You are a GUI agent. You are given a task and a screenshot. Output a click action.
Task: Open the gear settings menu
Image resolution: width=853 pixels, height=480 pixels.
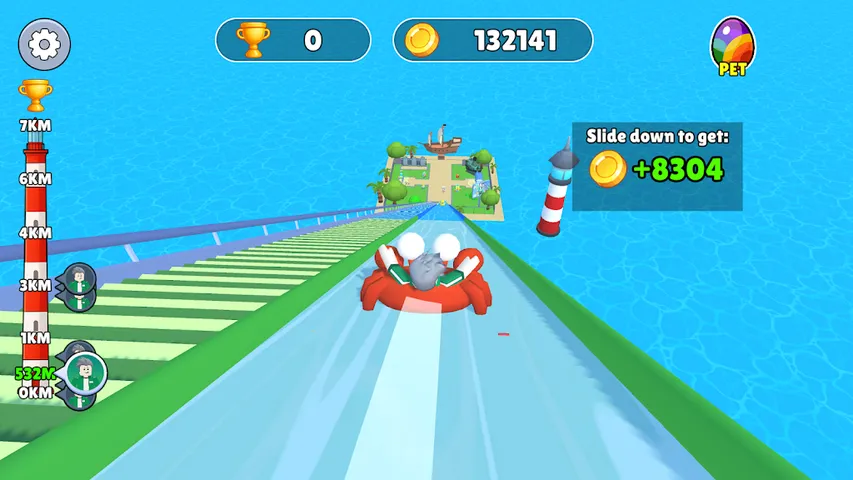pyautogui.click(x=44, y=44)
